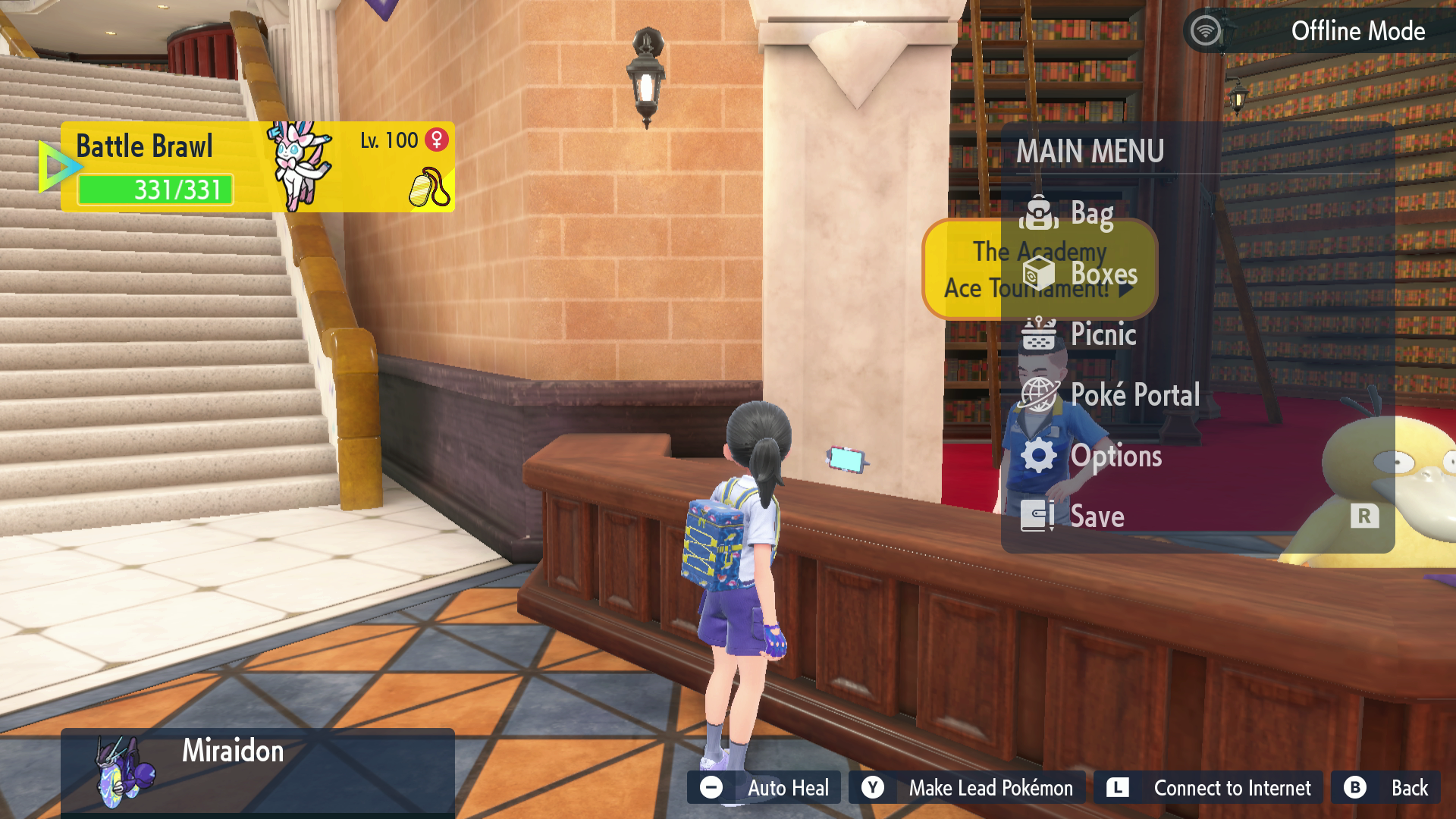This screenshot has height=819, width=1456.
Task: Open the Poké Portal
Action: (x=1134, y=395)
